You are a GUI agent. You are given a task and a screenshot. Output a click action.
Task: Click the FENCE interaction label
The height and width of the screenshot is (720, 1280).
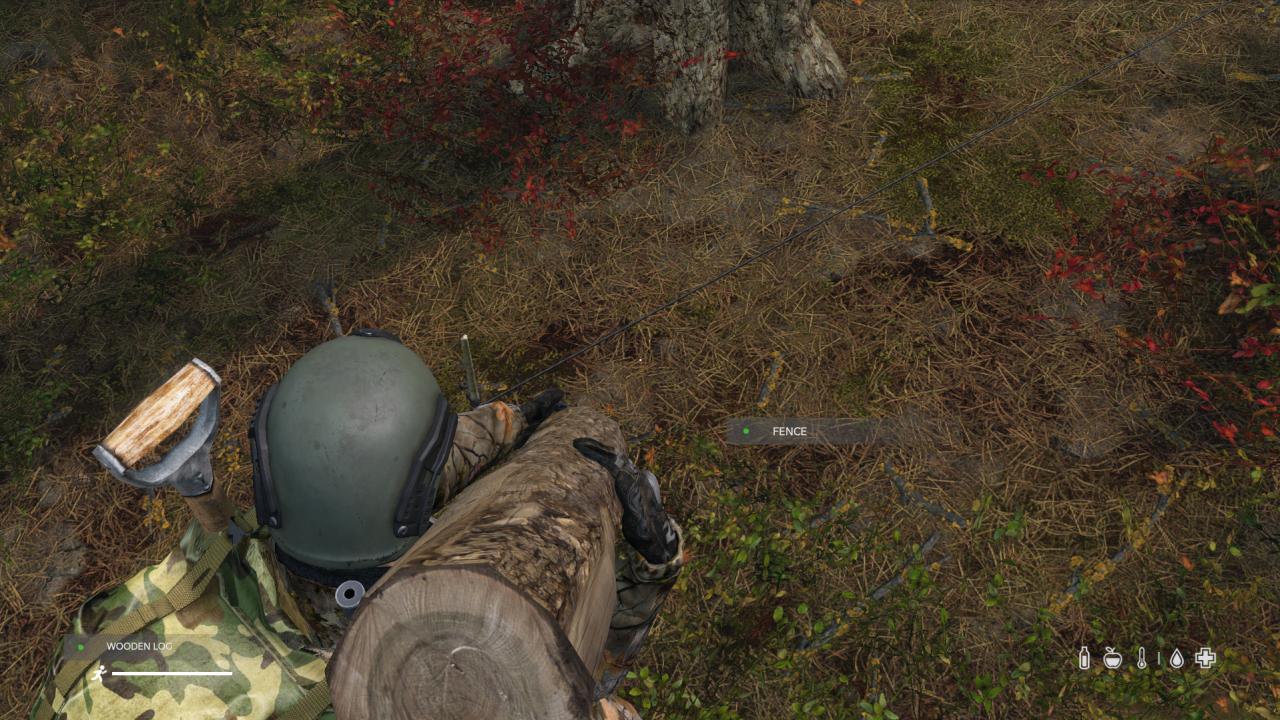(789, 431)
